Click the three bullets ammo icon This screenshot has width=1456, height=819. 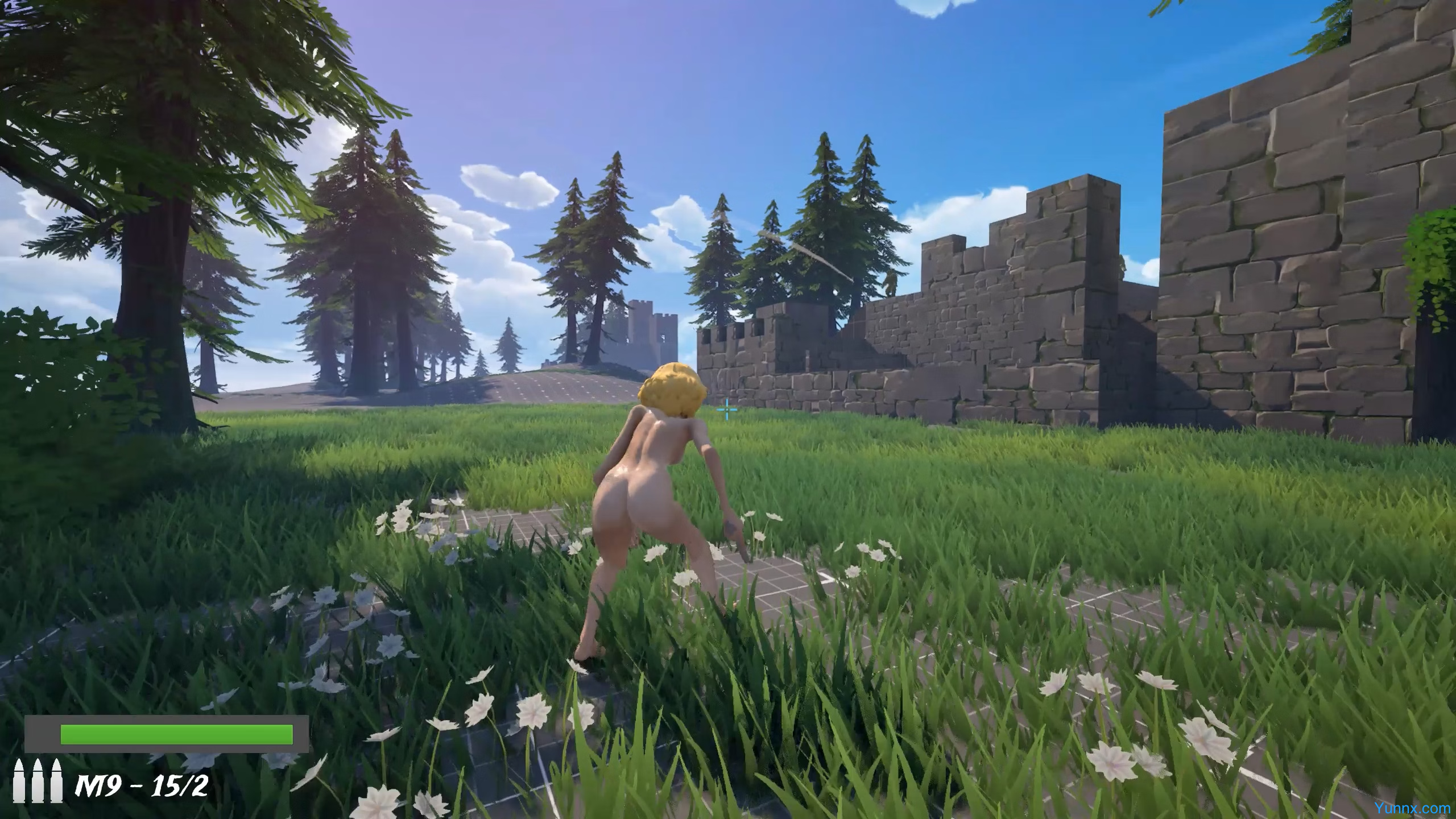(39, 780)
